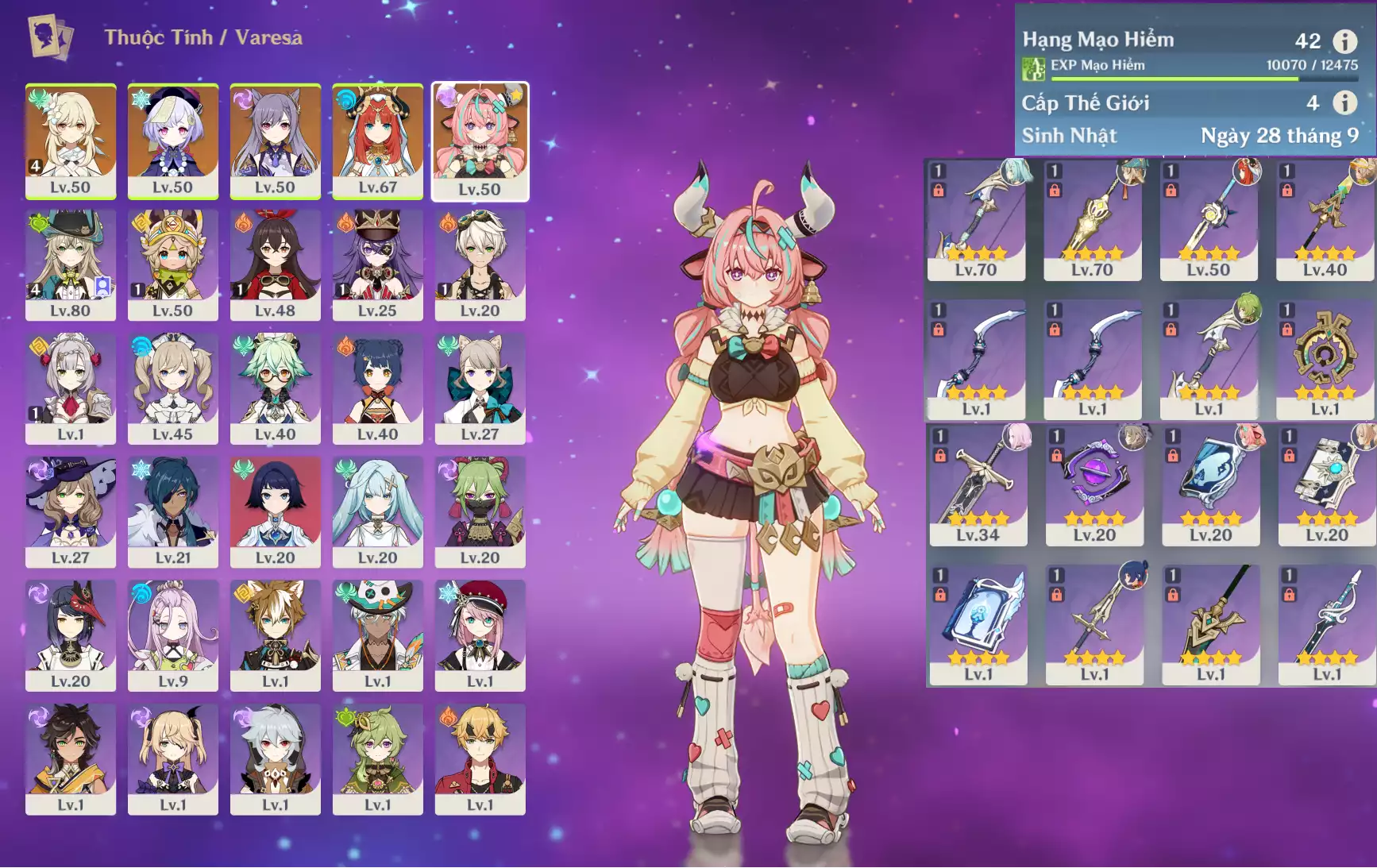Choose the Lv.40 weapon tile

click(x=1325, y=220)
